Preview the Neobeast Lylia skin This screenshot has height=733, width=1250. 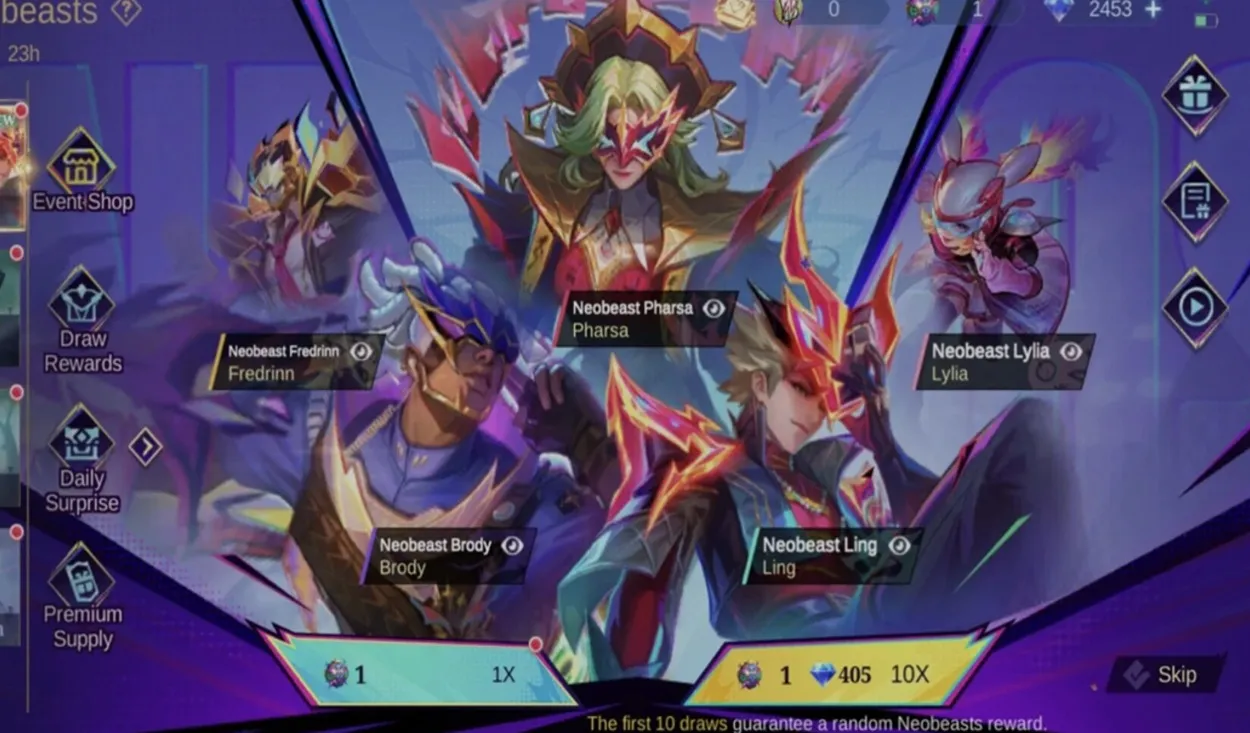point(1071,351)
